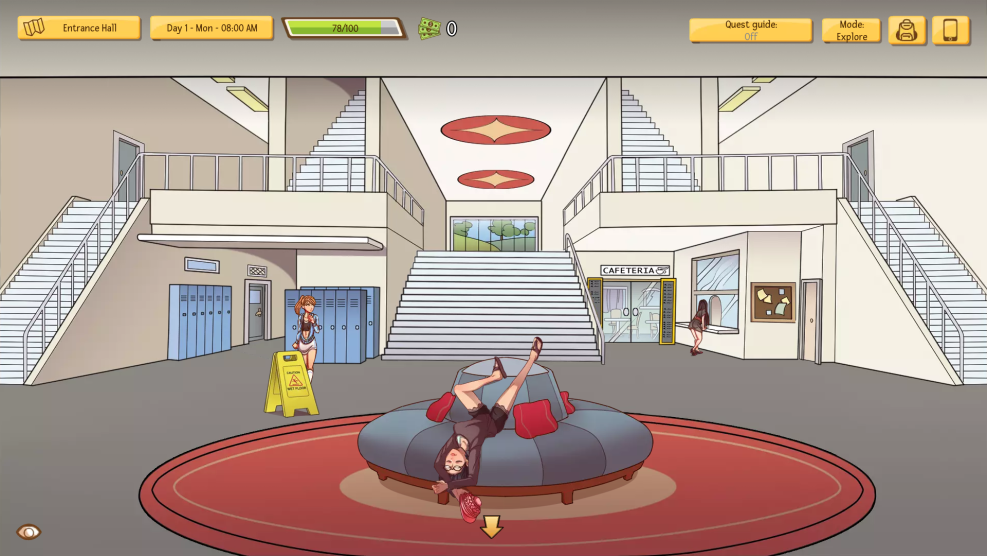
Task: Click the Day 1 Mon time panel
Action: 211,28
